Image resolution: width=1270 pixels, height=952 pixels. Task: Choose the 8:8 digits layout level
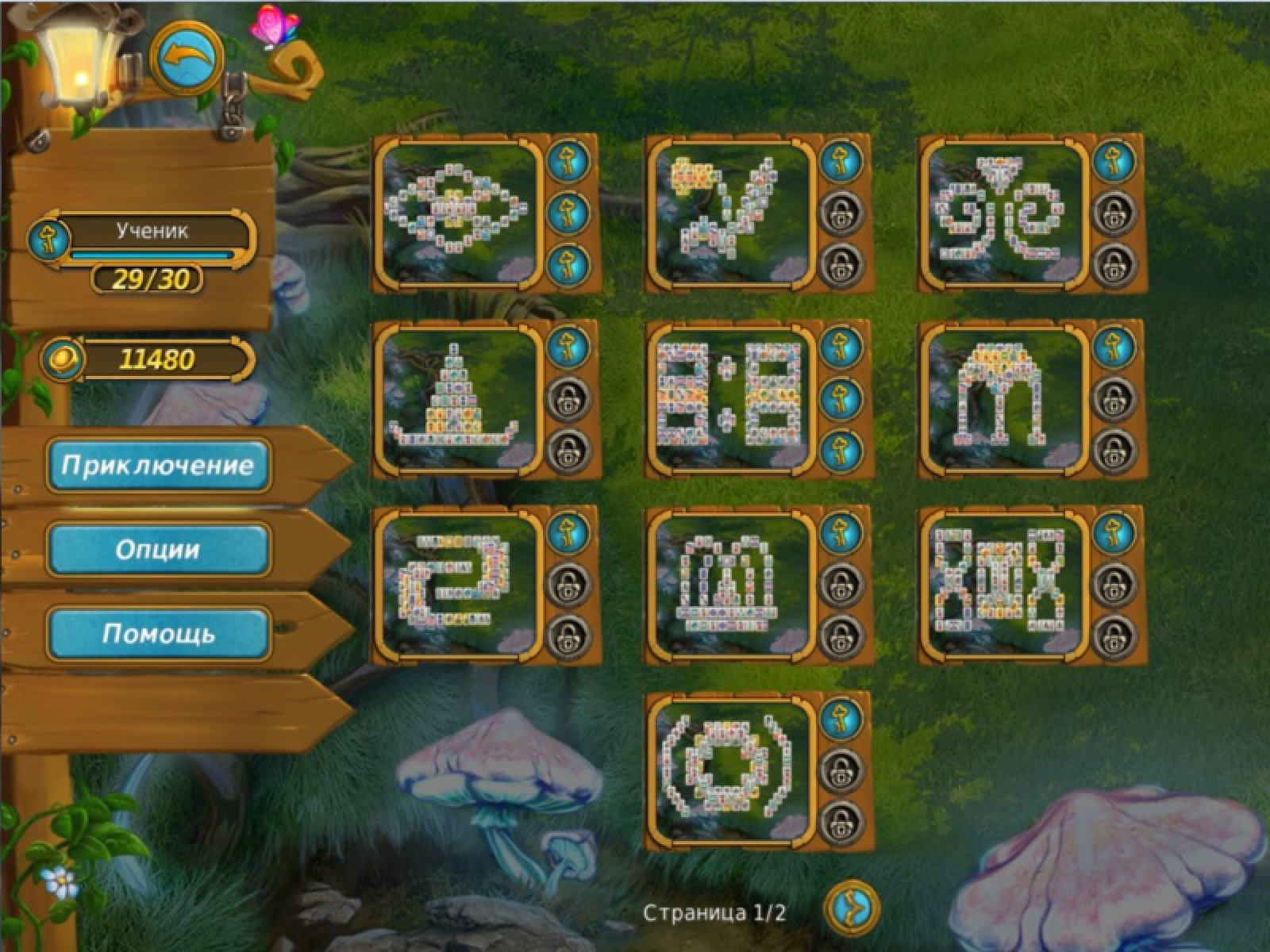point(732,398)
